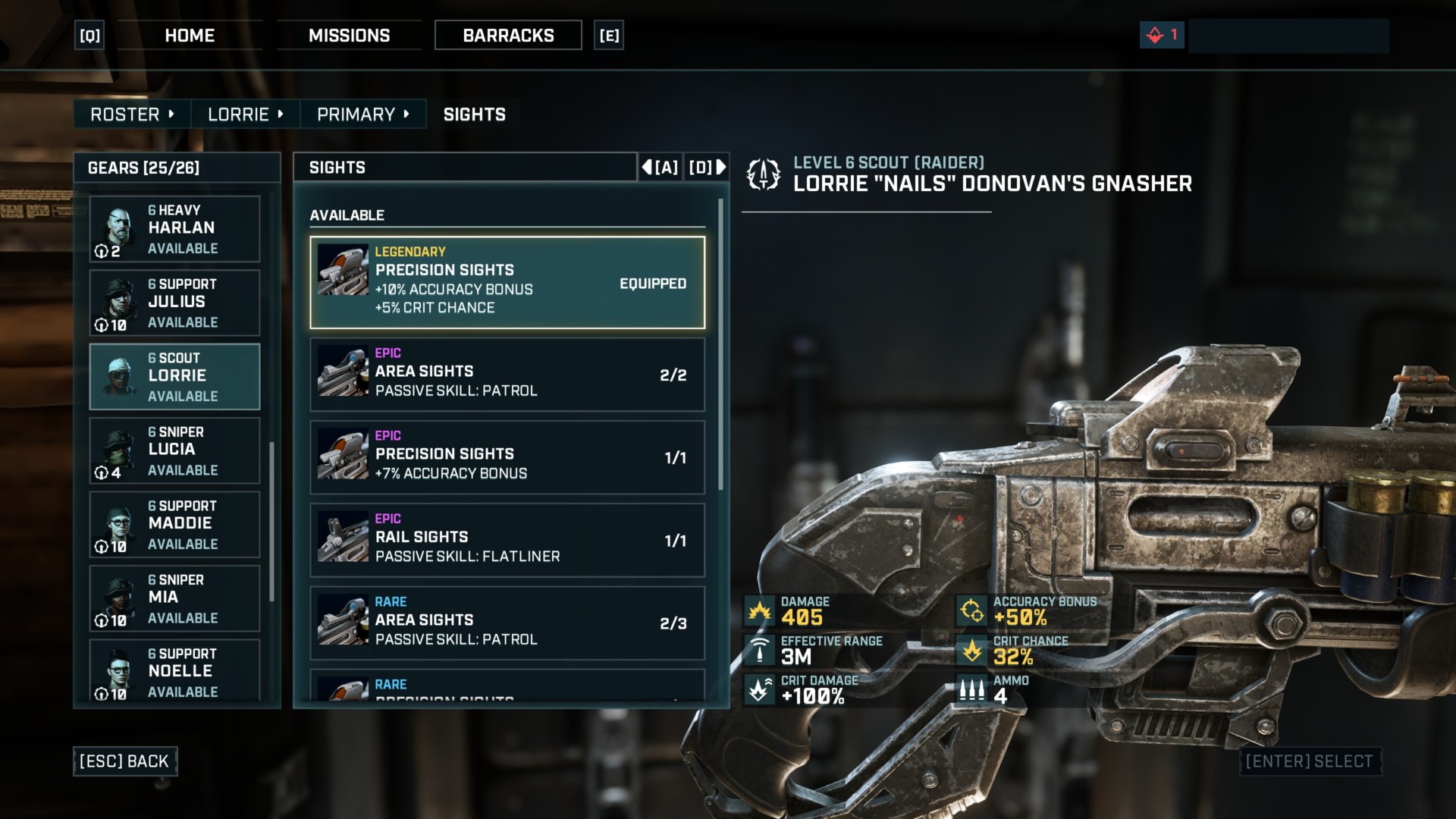
Task: Go to previous mod category arrow
Action: [x=660, y=168]
